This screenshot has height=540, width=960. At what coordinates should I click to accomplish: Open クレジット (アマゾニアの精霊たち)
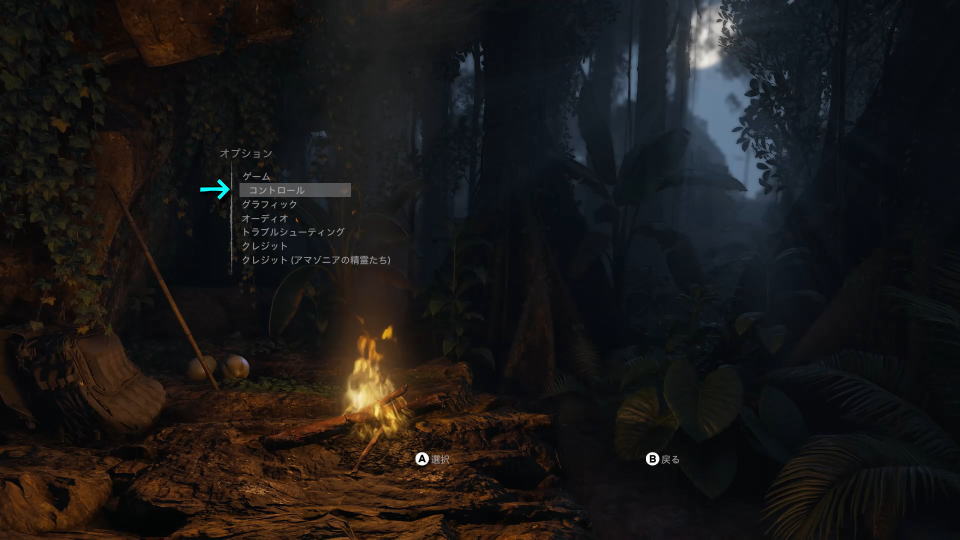(316, 260)
